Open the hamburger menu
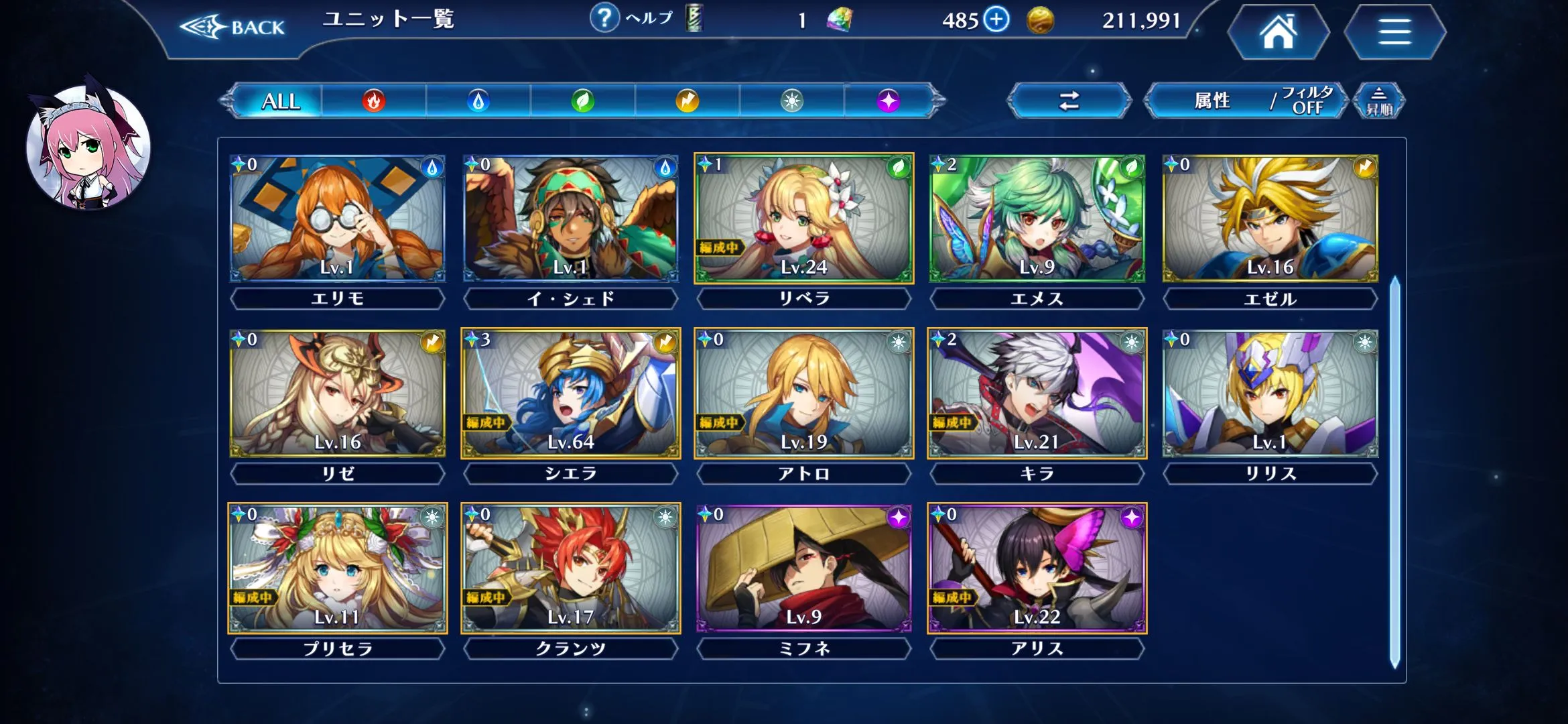1568x724 pixels. pyautogui.click(x=1394, y=32)
